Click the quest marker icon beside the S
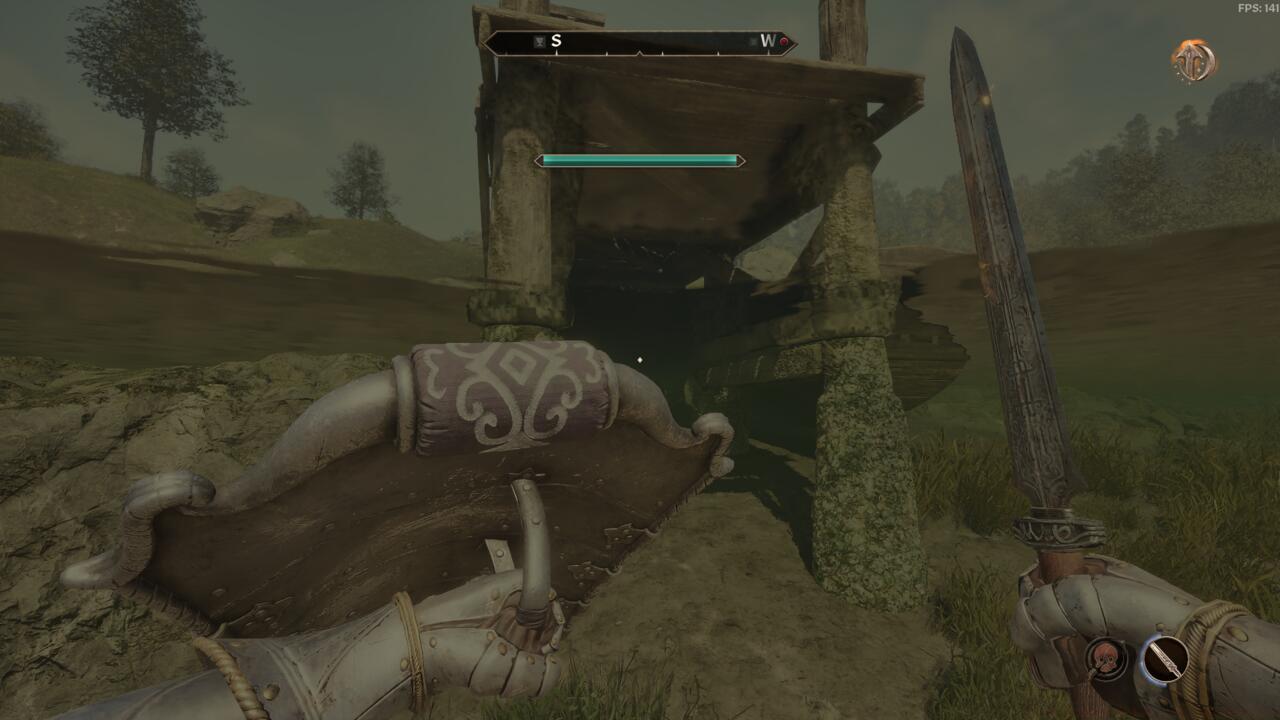The image size is (1280, 720). (539, 41)
